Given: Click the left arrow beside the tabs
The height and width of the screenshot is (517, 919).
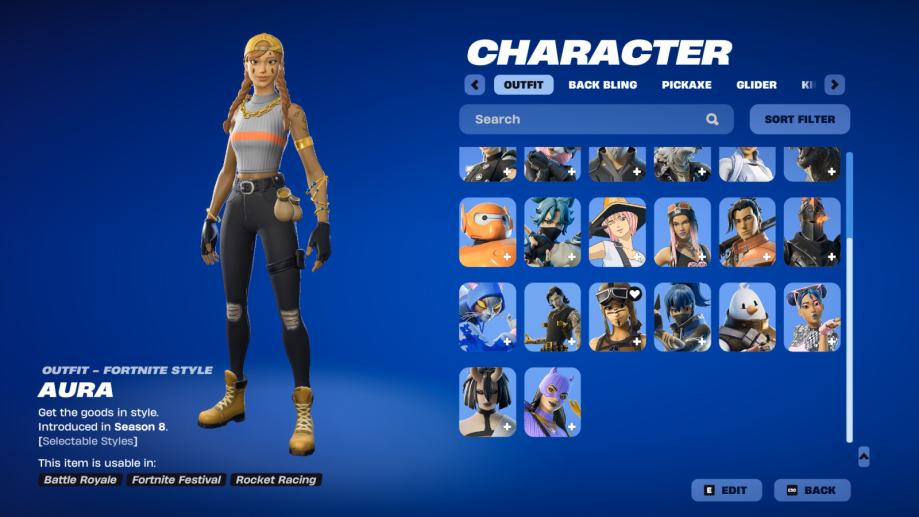Looking at the screenshot, I should click(475, 85).
